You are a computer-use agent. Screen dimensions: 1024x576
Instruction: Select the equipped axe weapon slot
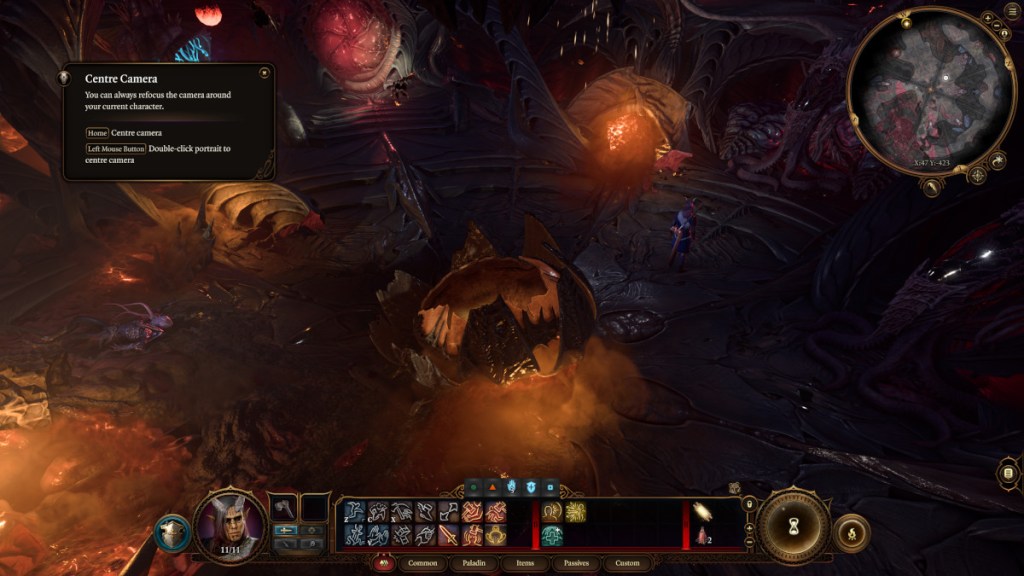(x=284, y=508)
